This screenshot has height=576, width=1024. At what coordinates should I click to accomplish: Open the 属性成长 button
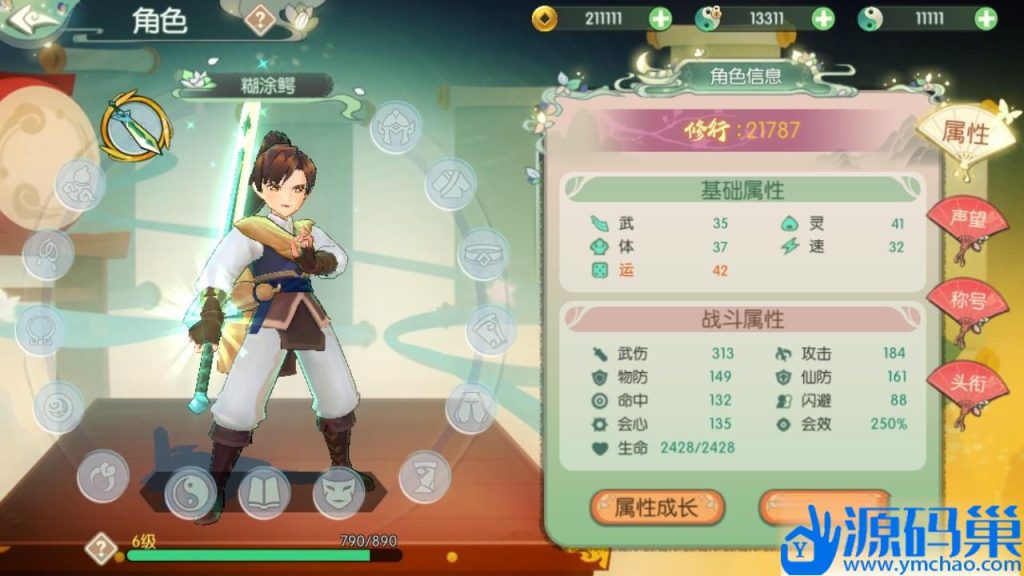(x=657, y=507)
